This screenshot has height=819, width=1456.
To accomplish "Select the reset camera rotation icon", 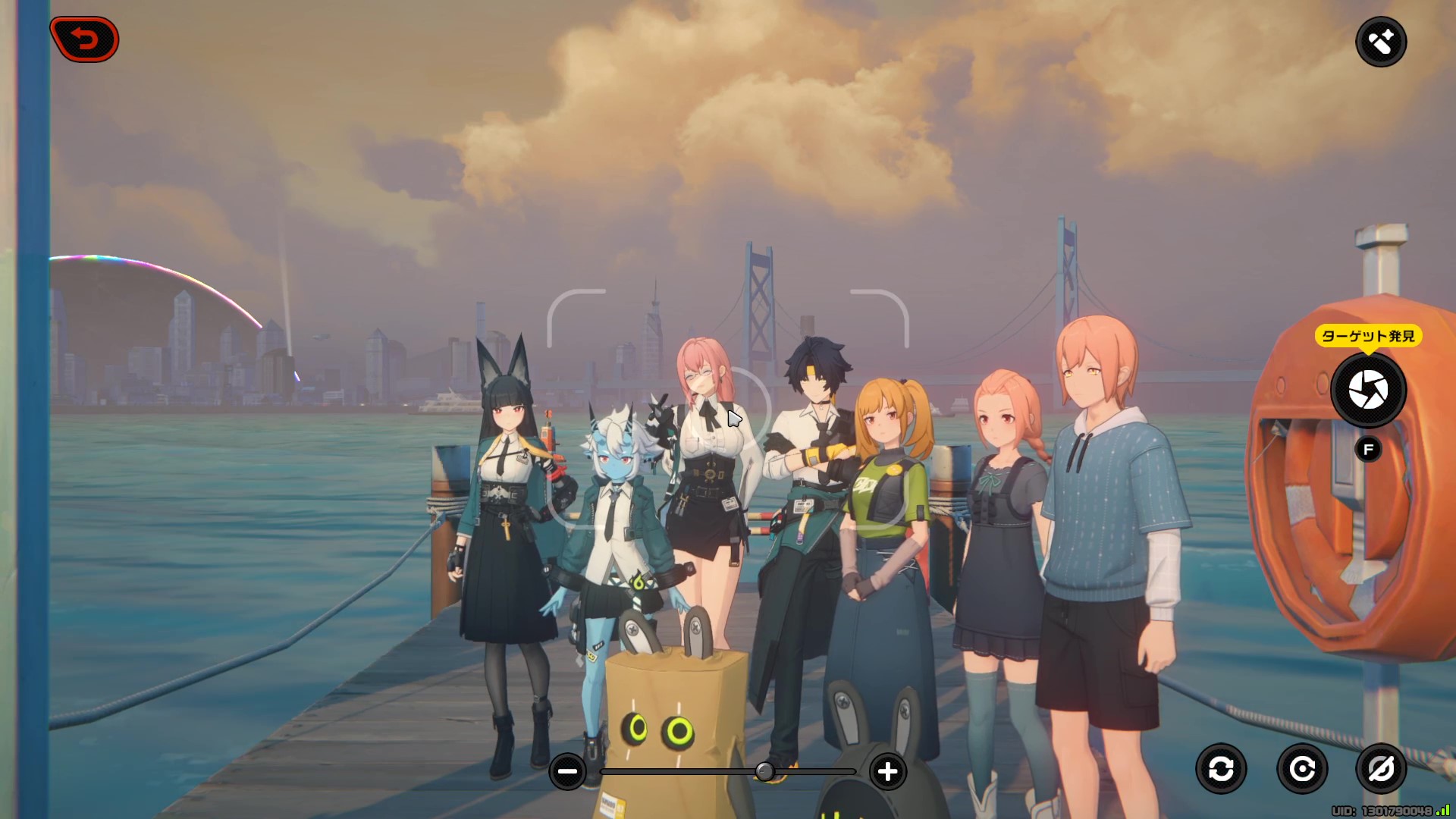I will (x=1302, y=768).
